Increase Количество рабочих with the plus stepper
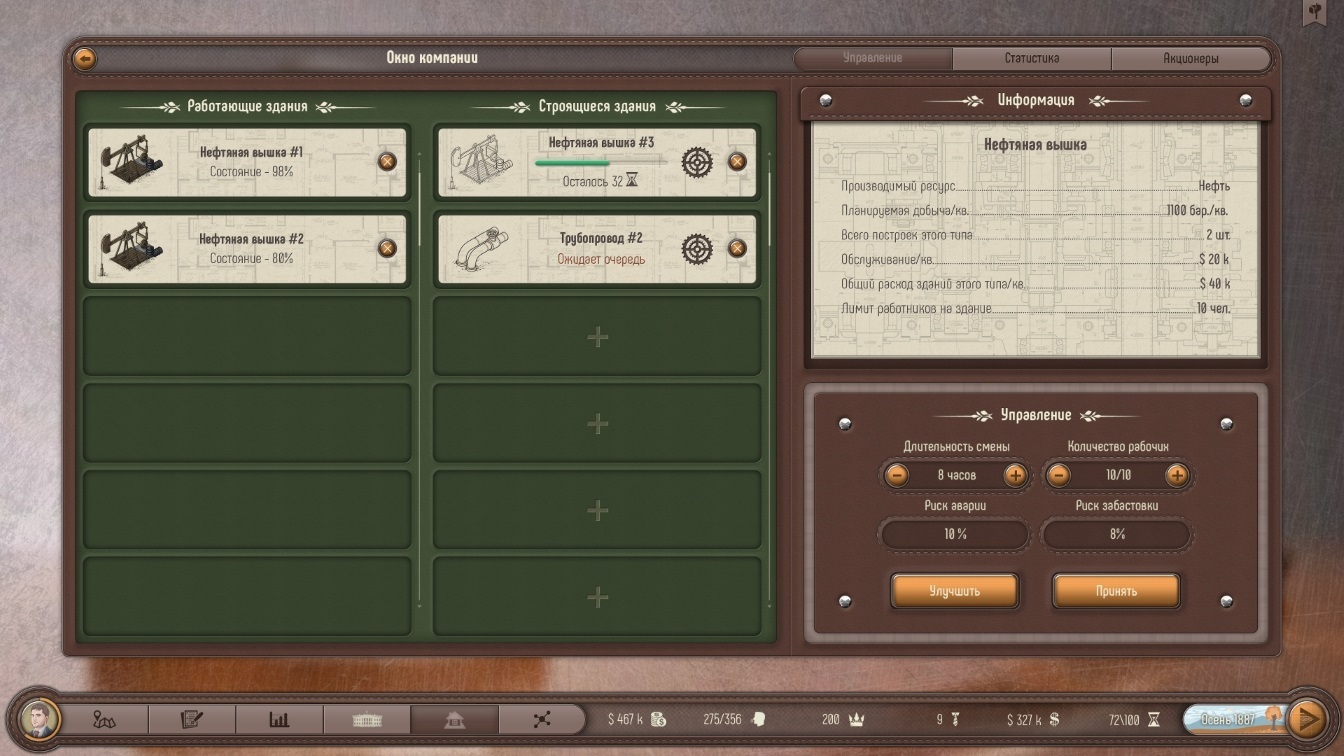Viewport: 1344px width, 756px height. pyautogui.click(x=1176, y=475)
